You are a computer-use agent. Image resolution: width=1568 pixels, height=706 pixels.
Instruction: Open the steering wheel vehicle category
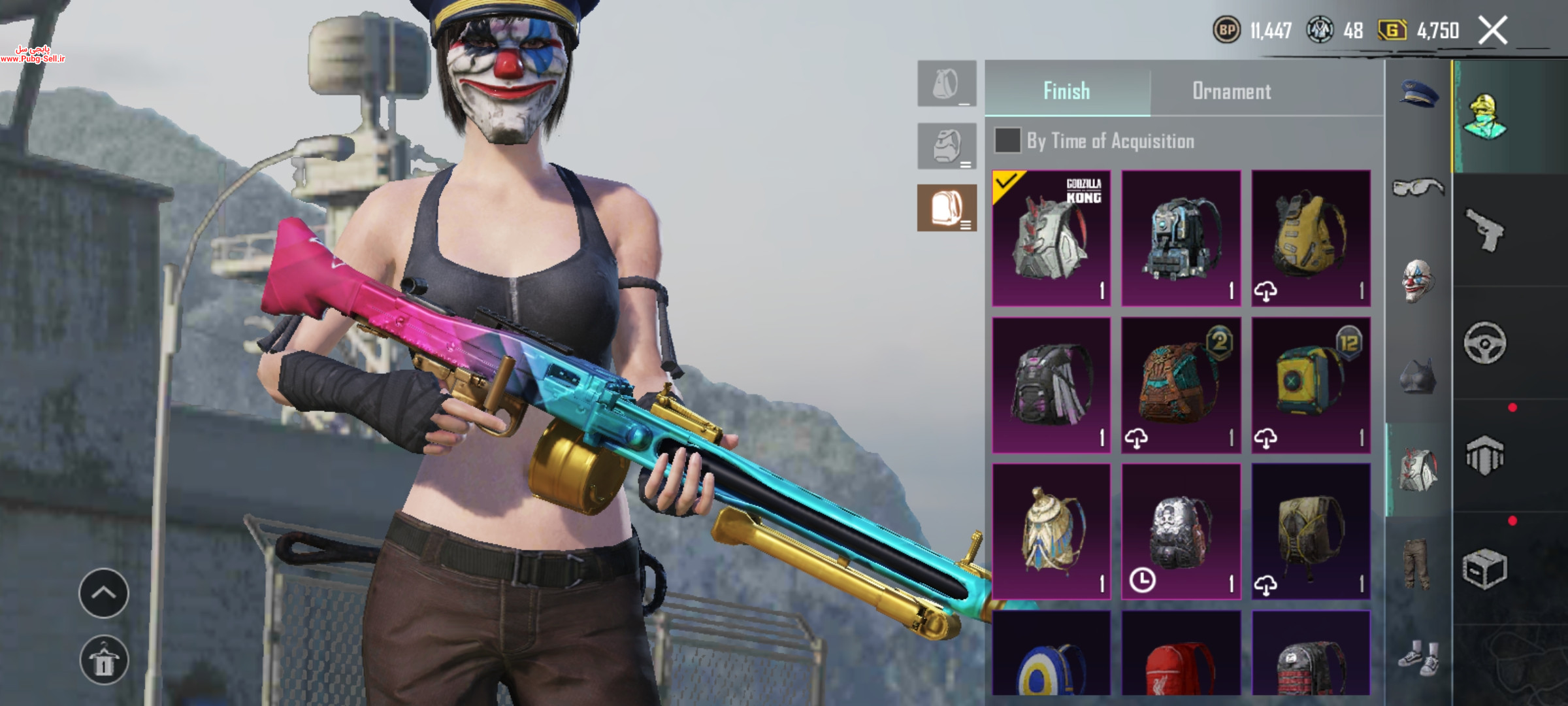[x=1484, y=343]
